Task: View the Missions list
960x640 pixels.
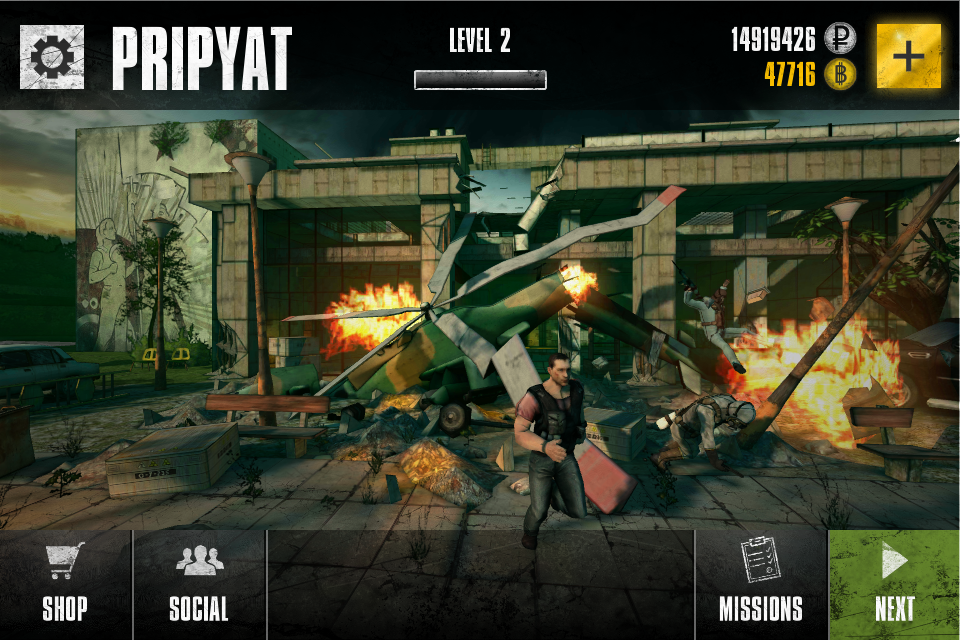Action: pos(760,585)
